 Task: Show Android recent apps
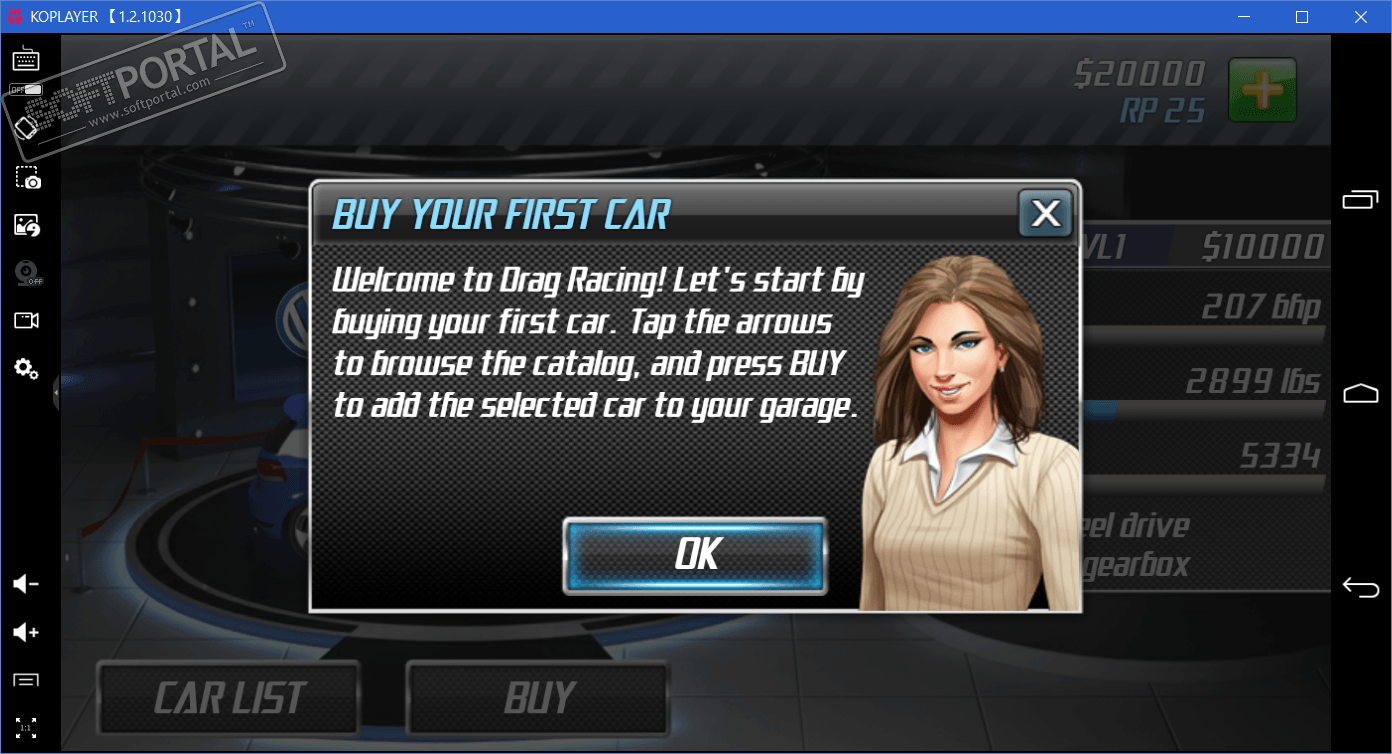tap(1360, 200)
